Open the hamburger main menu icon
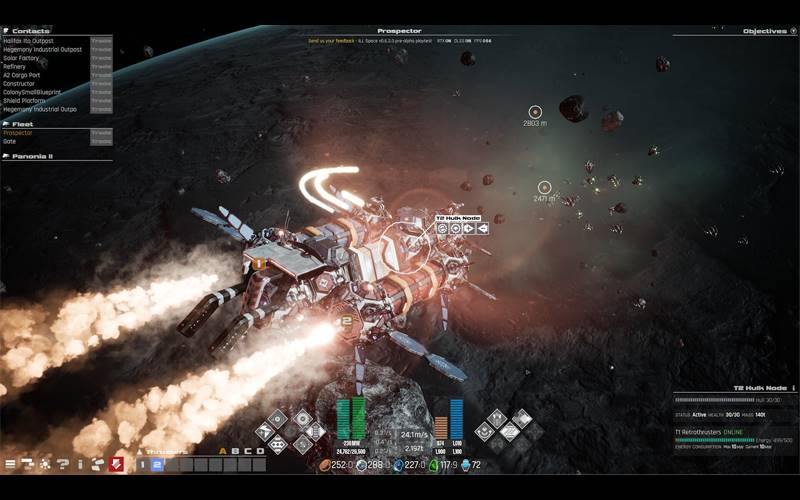Screen dimensions: 800x500 click(11, 464)
